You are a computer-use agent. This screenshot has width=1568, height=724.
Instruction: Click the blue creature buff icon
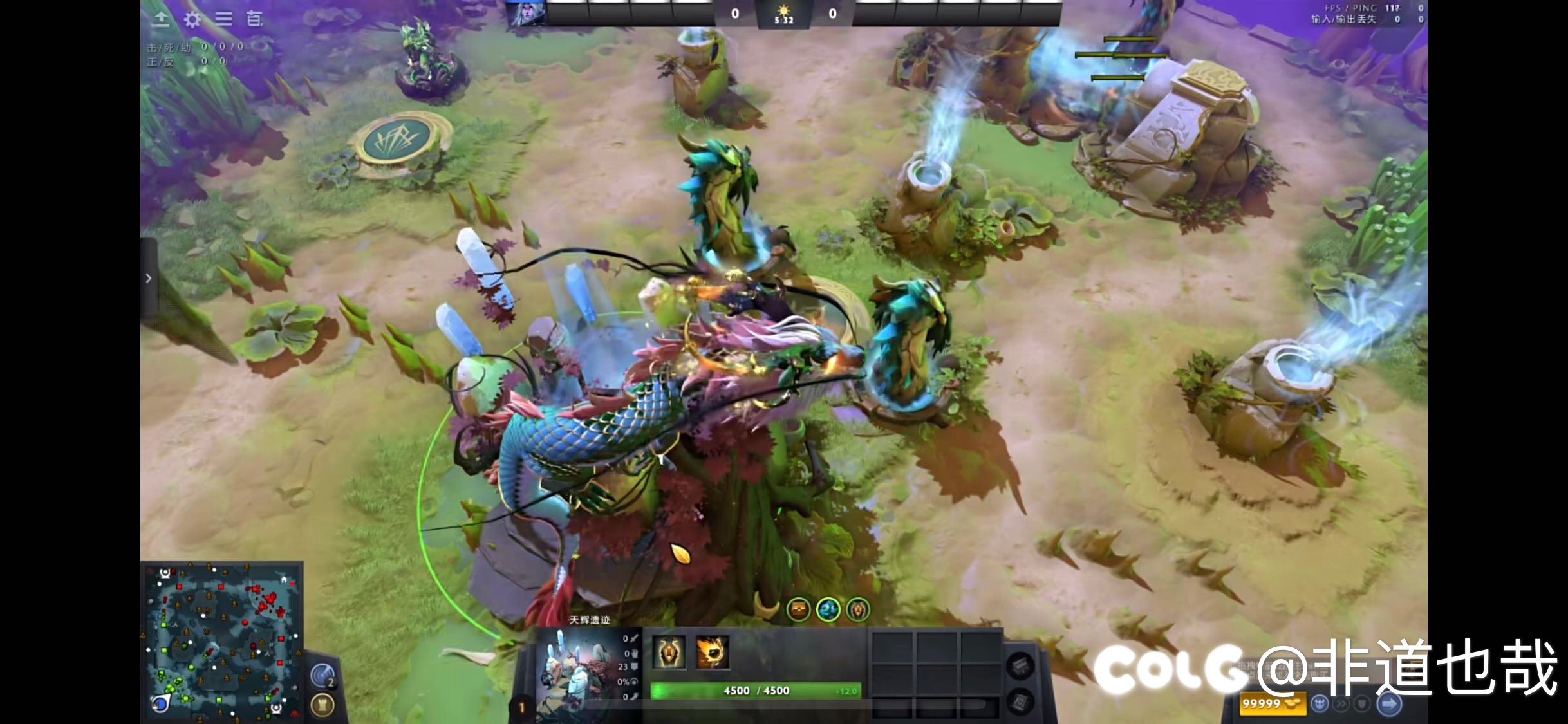pos(828,609)
